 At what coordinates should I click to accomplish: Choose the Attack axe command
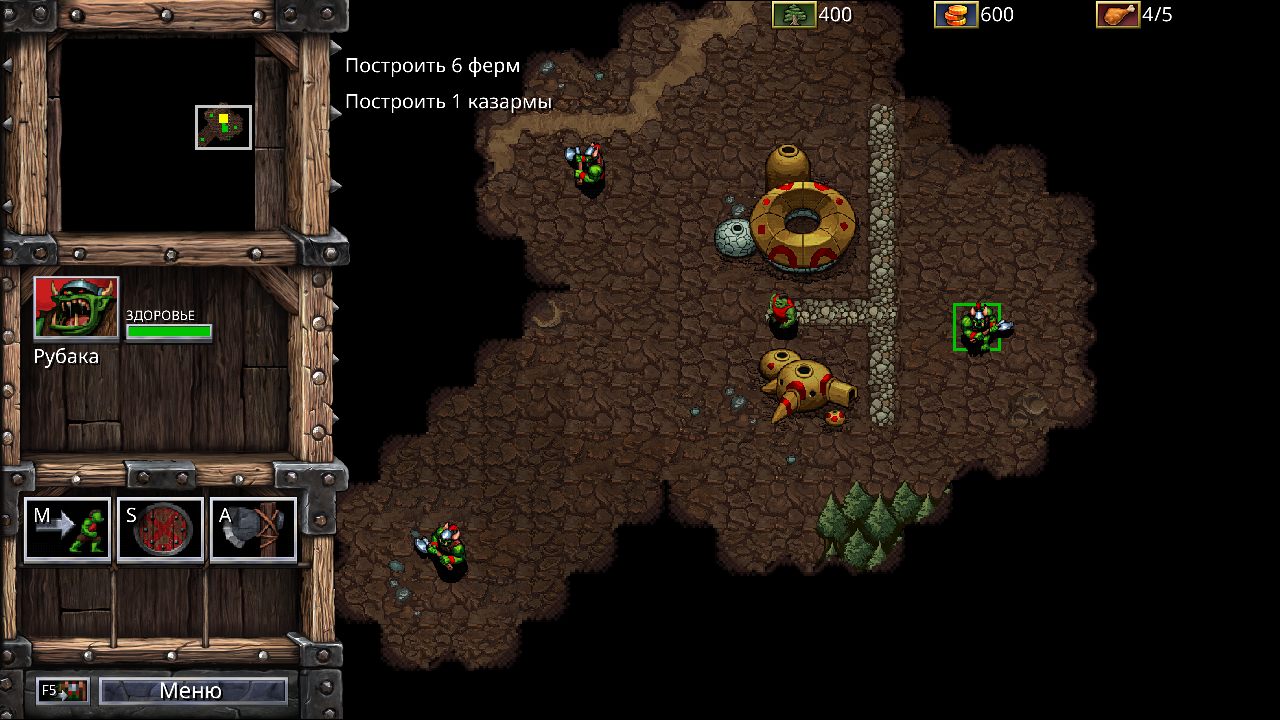pyautogui.click(x=253, y=530)
